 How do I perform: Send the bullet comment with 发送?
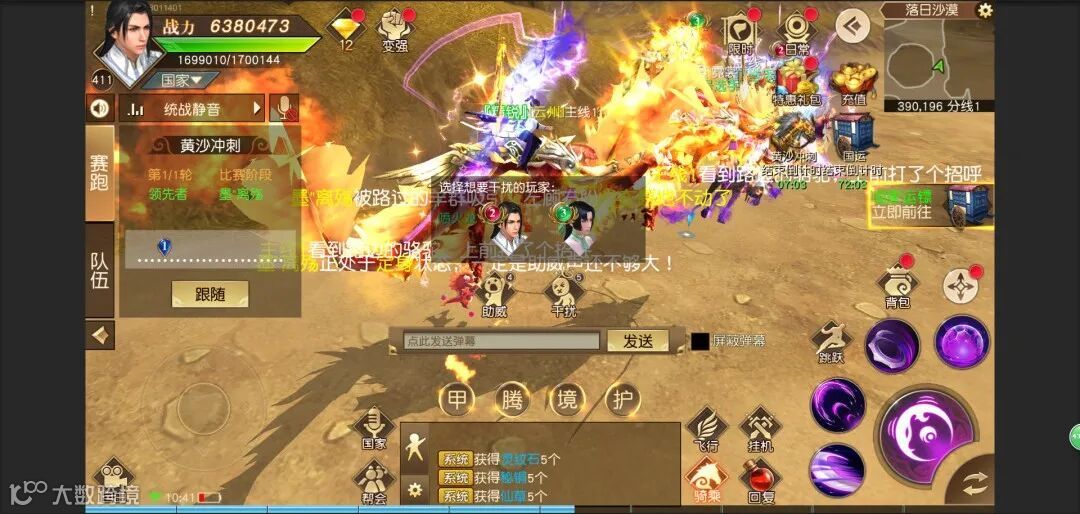(x=638, y=341)
